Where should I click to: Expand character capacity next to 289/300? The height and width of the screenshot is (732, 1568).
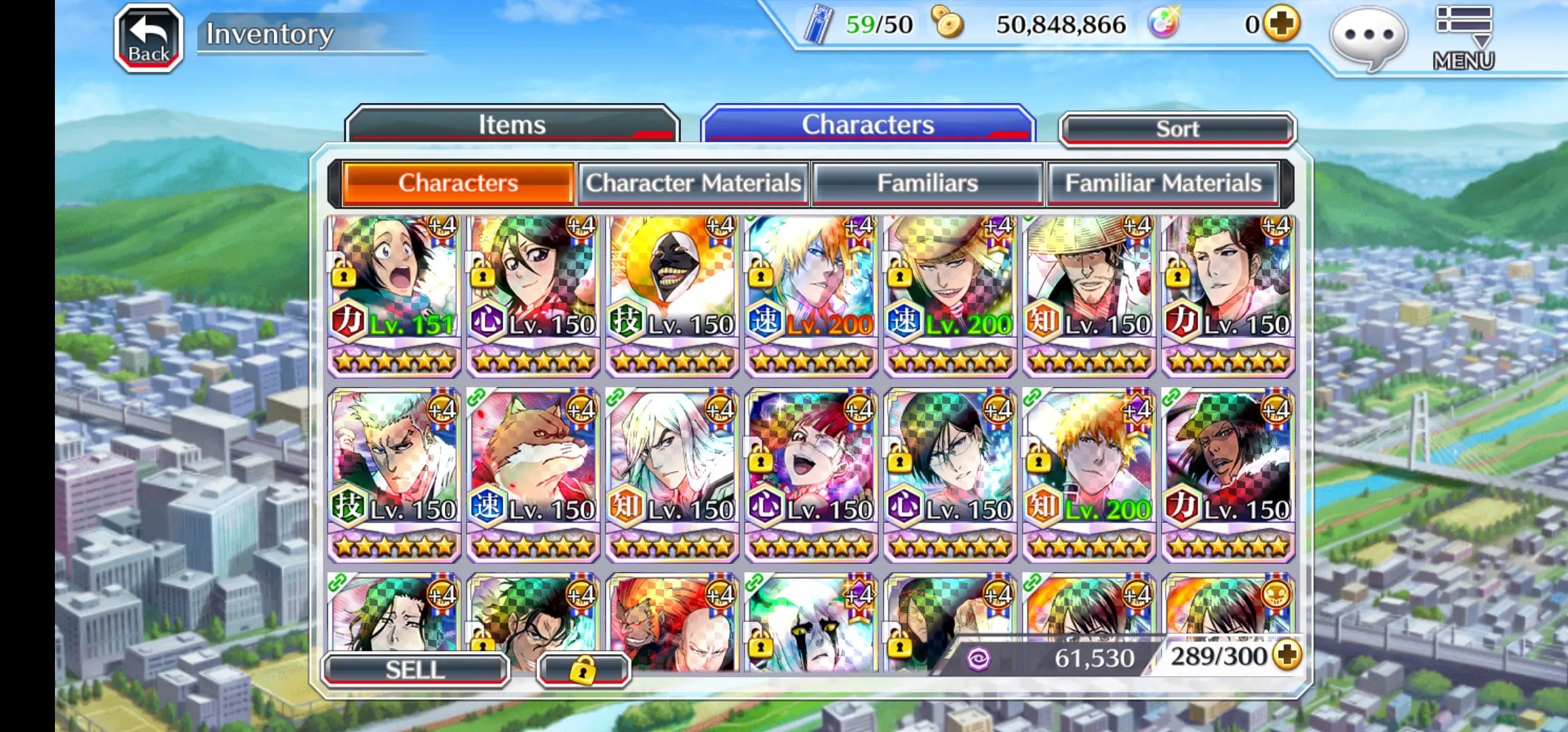click(1287, 655)
